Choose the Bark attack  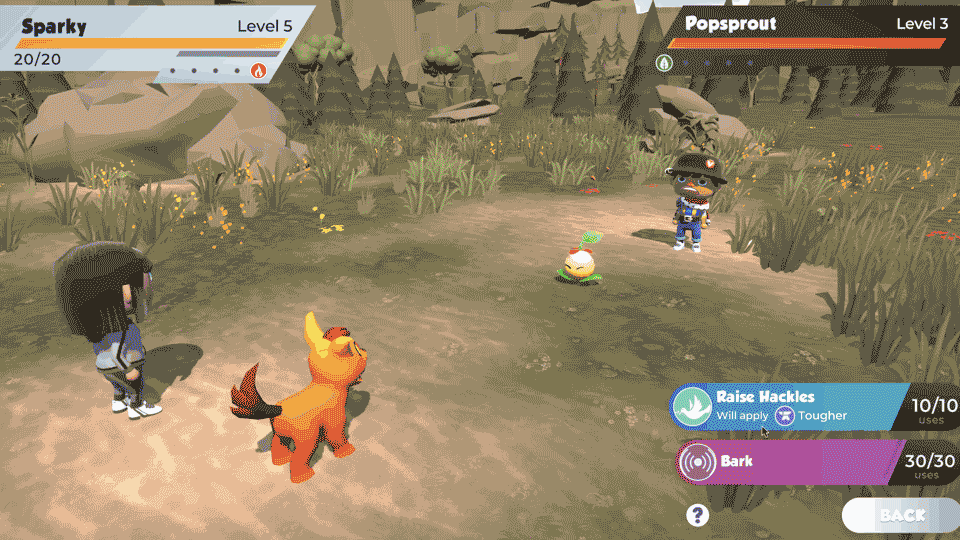790,462
